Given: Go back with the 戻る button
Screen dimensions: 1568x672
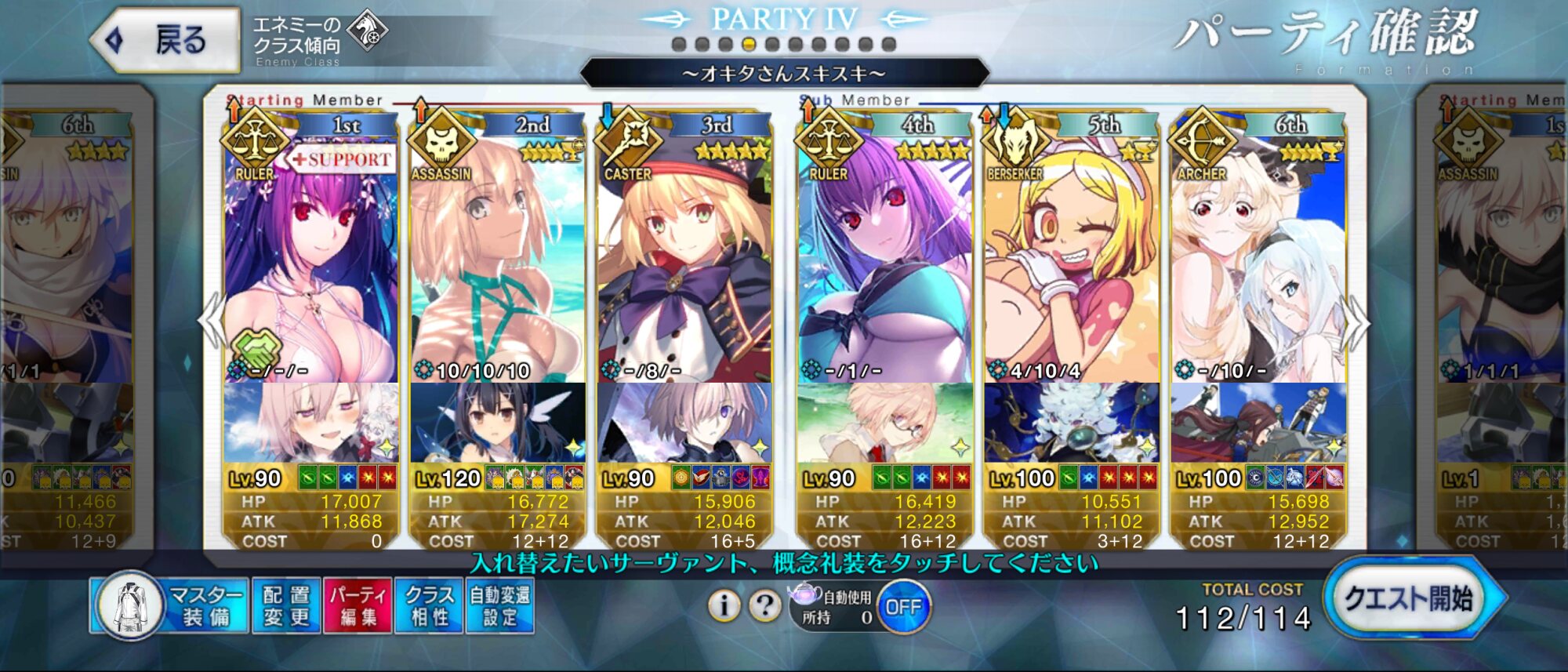Looking at the screenshot, I should [x=166, y=40].
